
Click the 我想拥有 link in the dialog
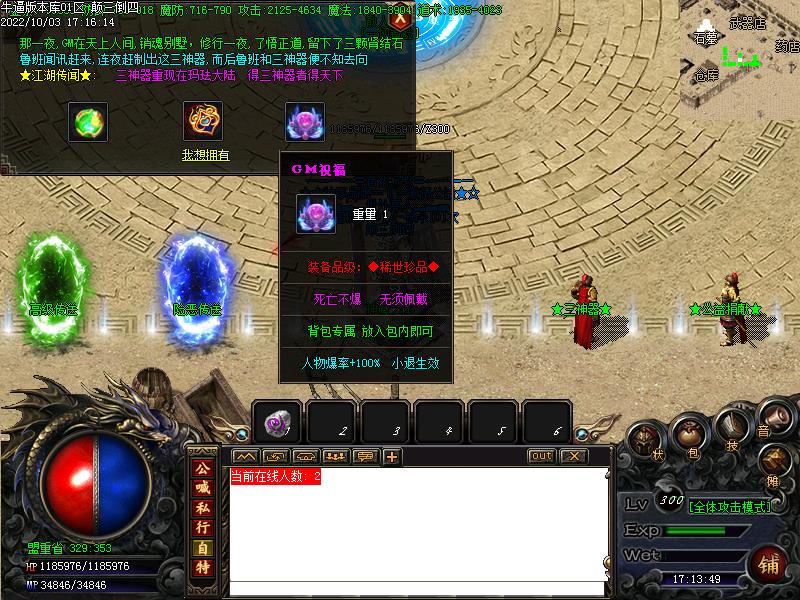(x=205, y=155)
